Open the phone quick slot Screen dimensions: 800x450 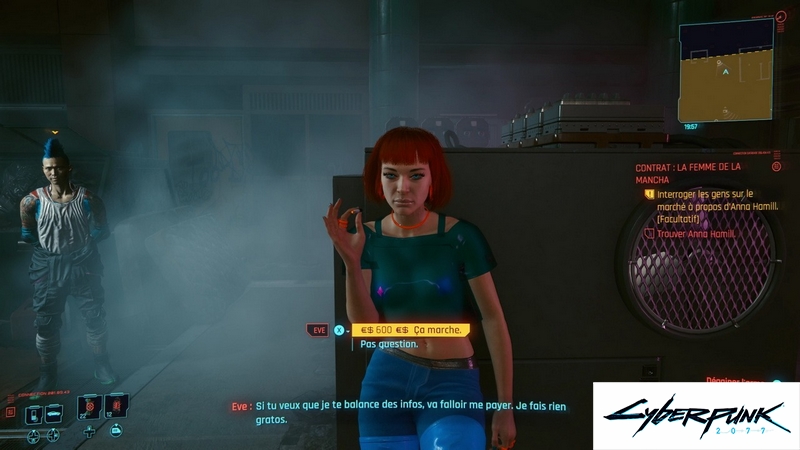pos(34,413)
